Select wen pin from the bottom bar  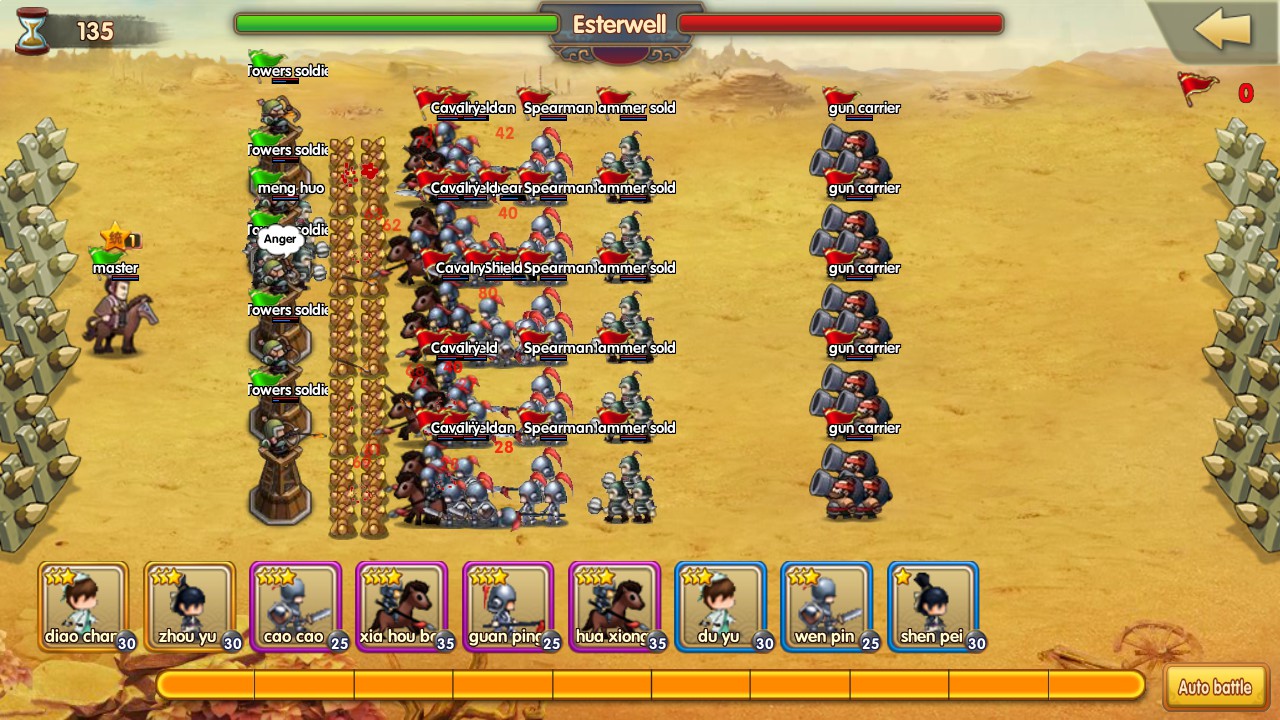[x=827, y=605]
